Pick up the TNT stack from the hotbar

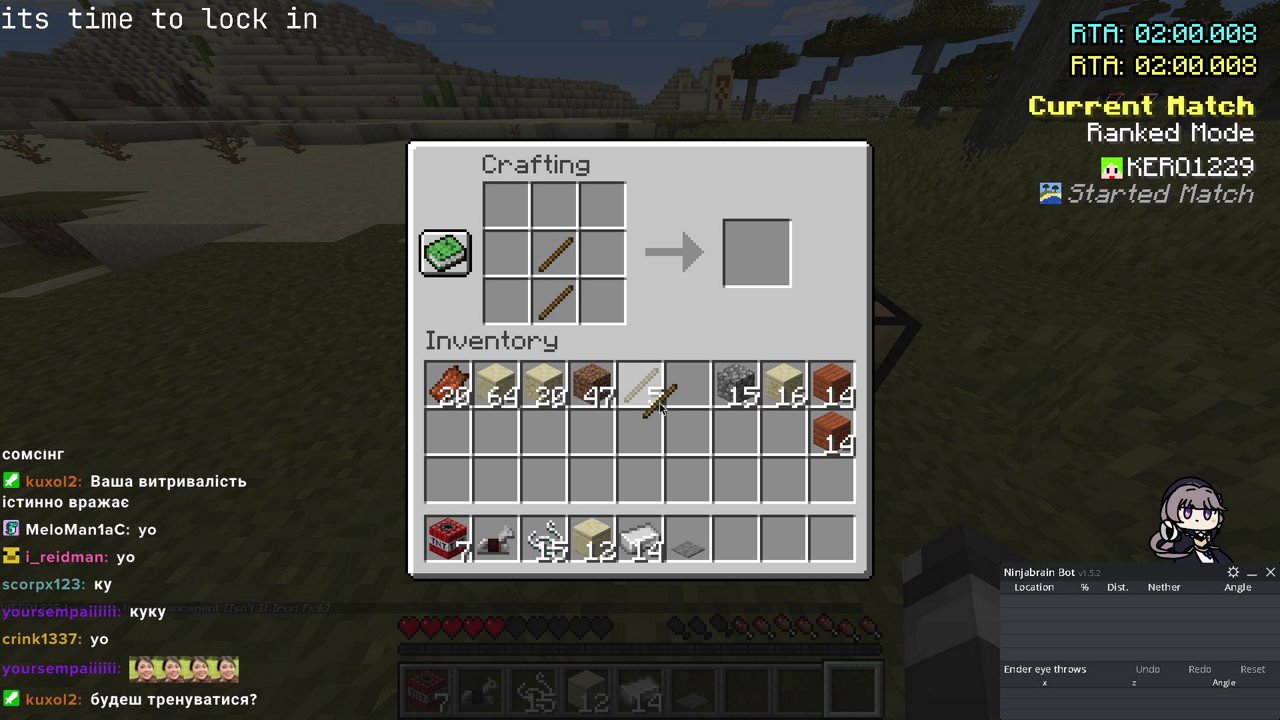click(x=447, y=540)
